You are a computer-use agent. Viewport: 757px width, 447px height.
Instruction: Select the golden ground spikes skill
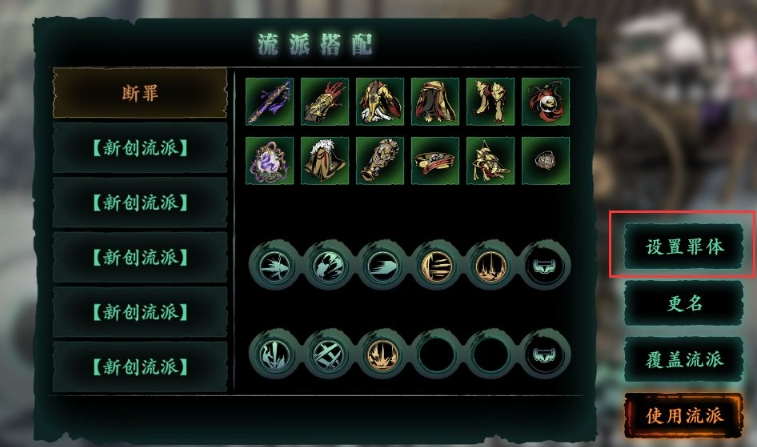coord(380,353)
